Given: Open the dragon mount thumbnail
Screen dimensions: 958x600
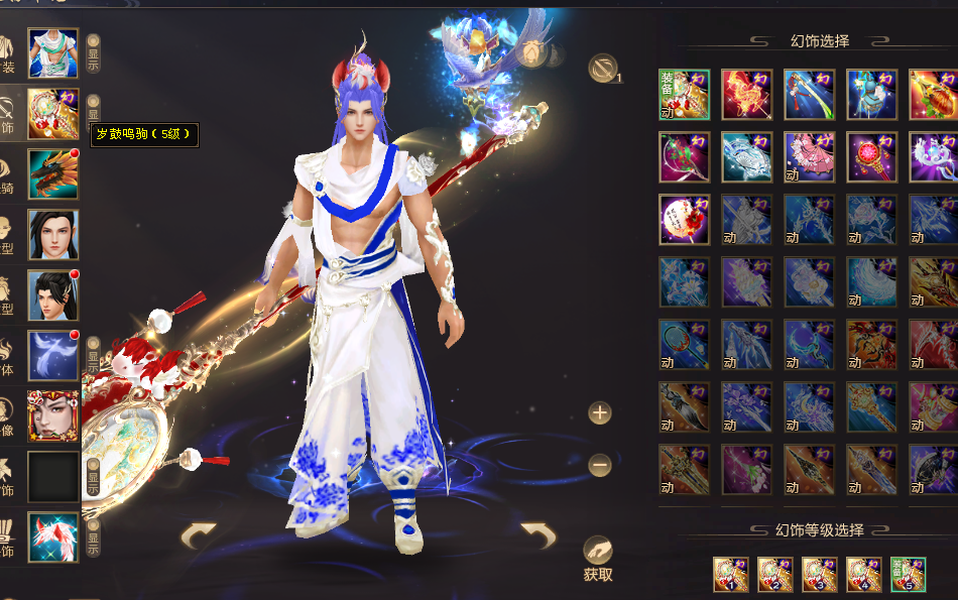Looking at the screenshot, I should coord(53,174).
